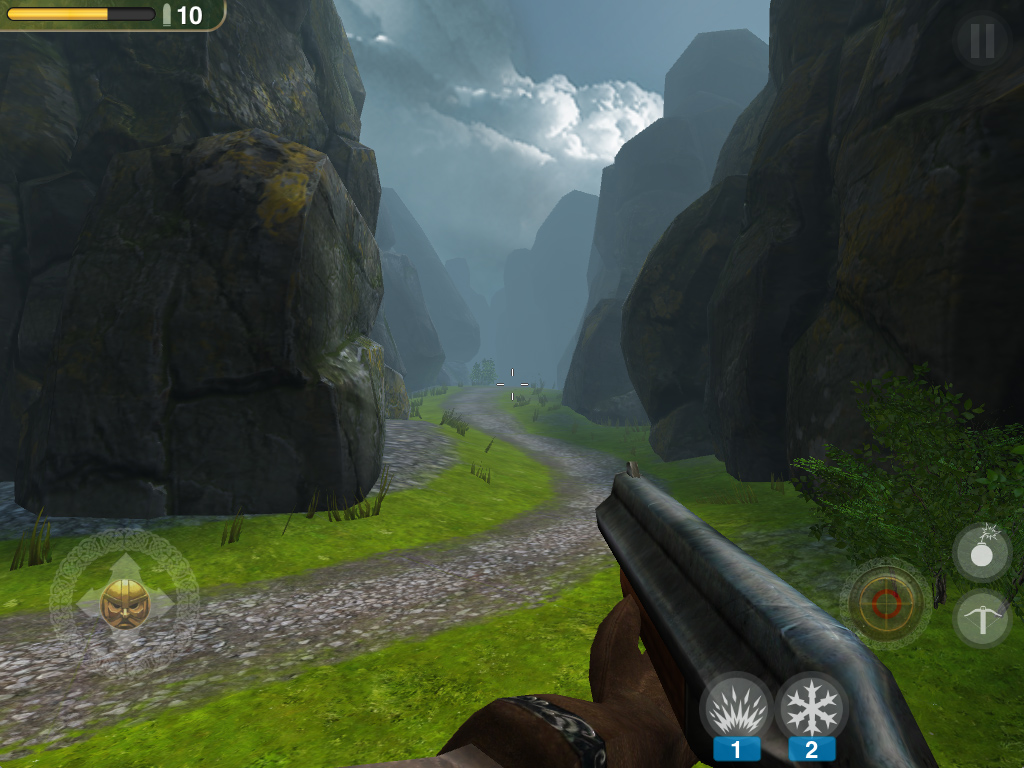Fire the shotgun with the crosshair button

pos(886,603)
